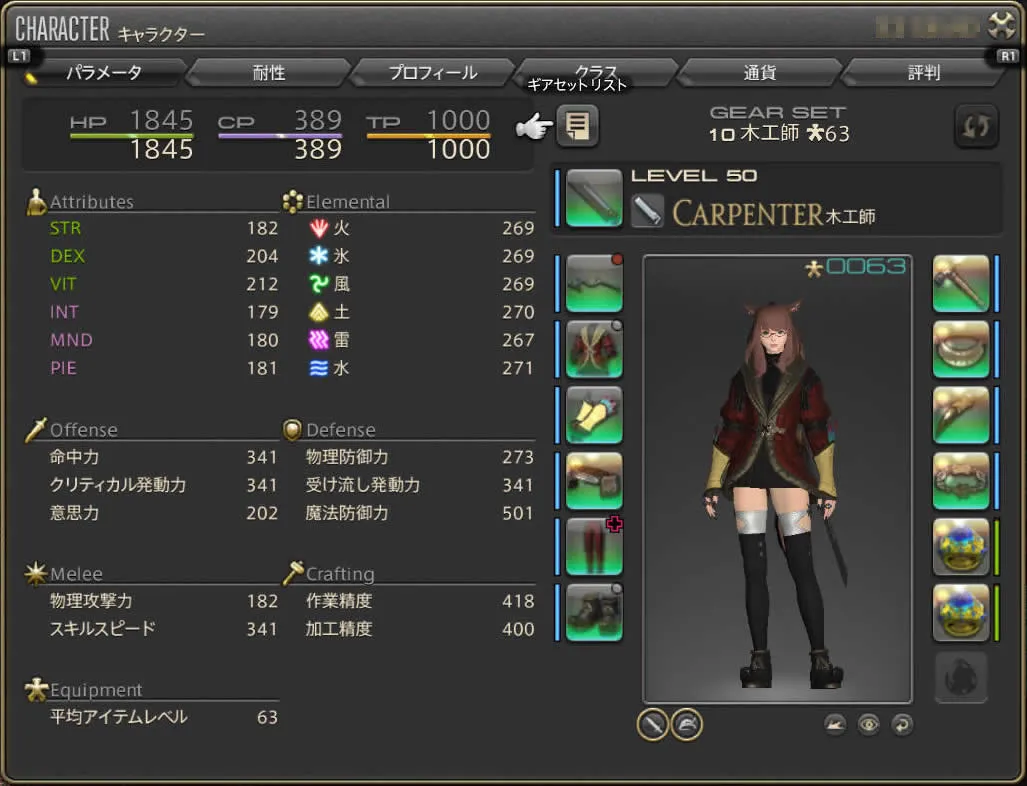This screenshot has height=786, width=1027.
Task: Close the Character window
Action: click(x=1001, y=25)
